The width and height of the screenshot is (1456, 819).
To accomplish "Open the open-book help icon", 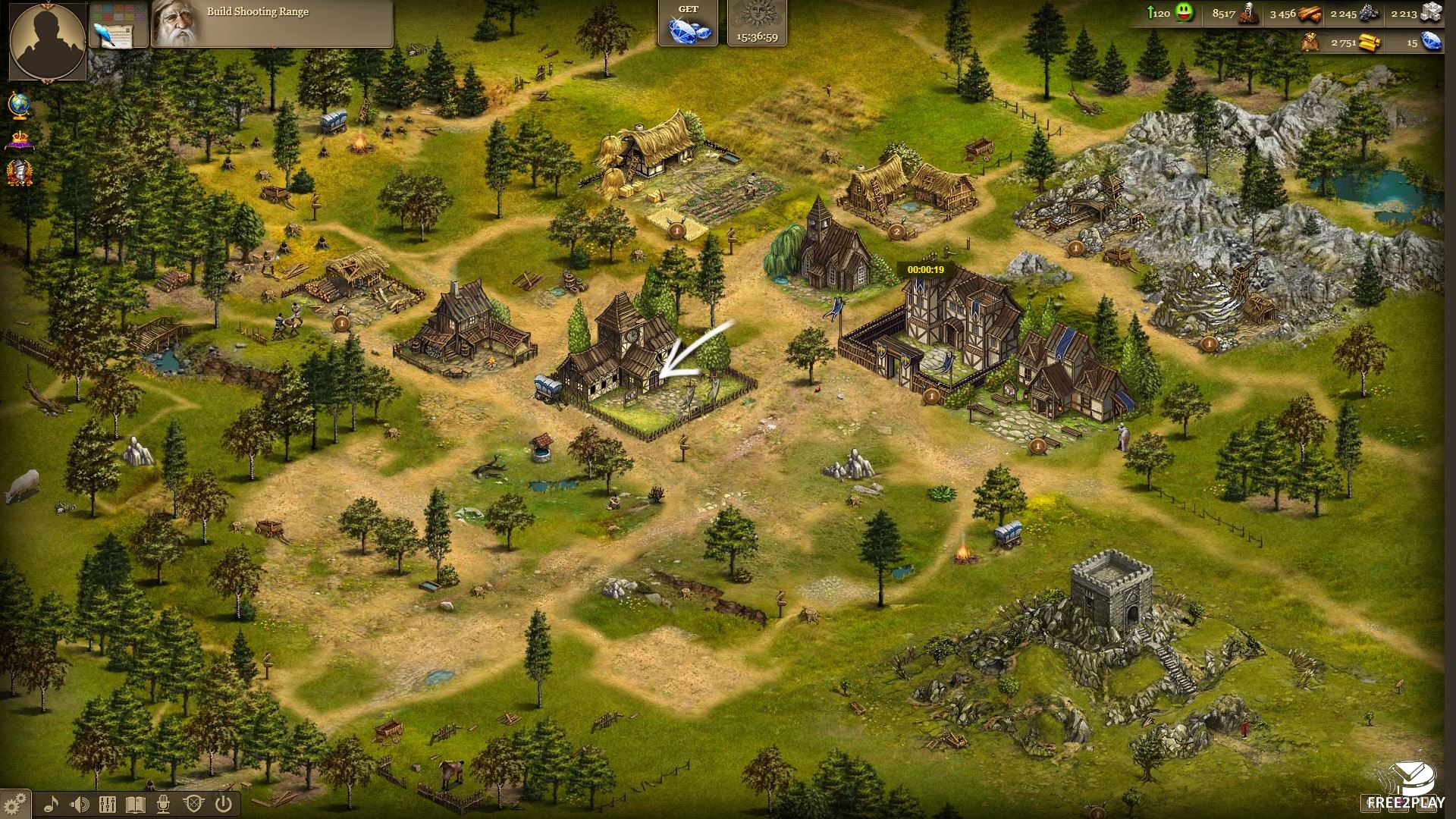I will click(136, 804).
